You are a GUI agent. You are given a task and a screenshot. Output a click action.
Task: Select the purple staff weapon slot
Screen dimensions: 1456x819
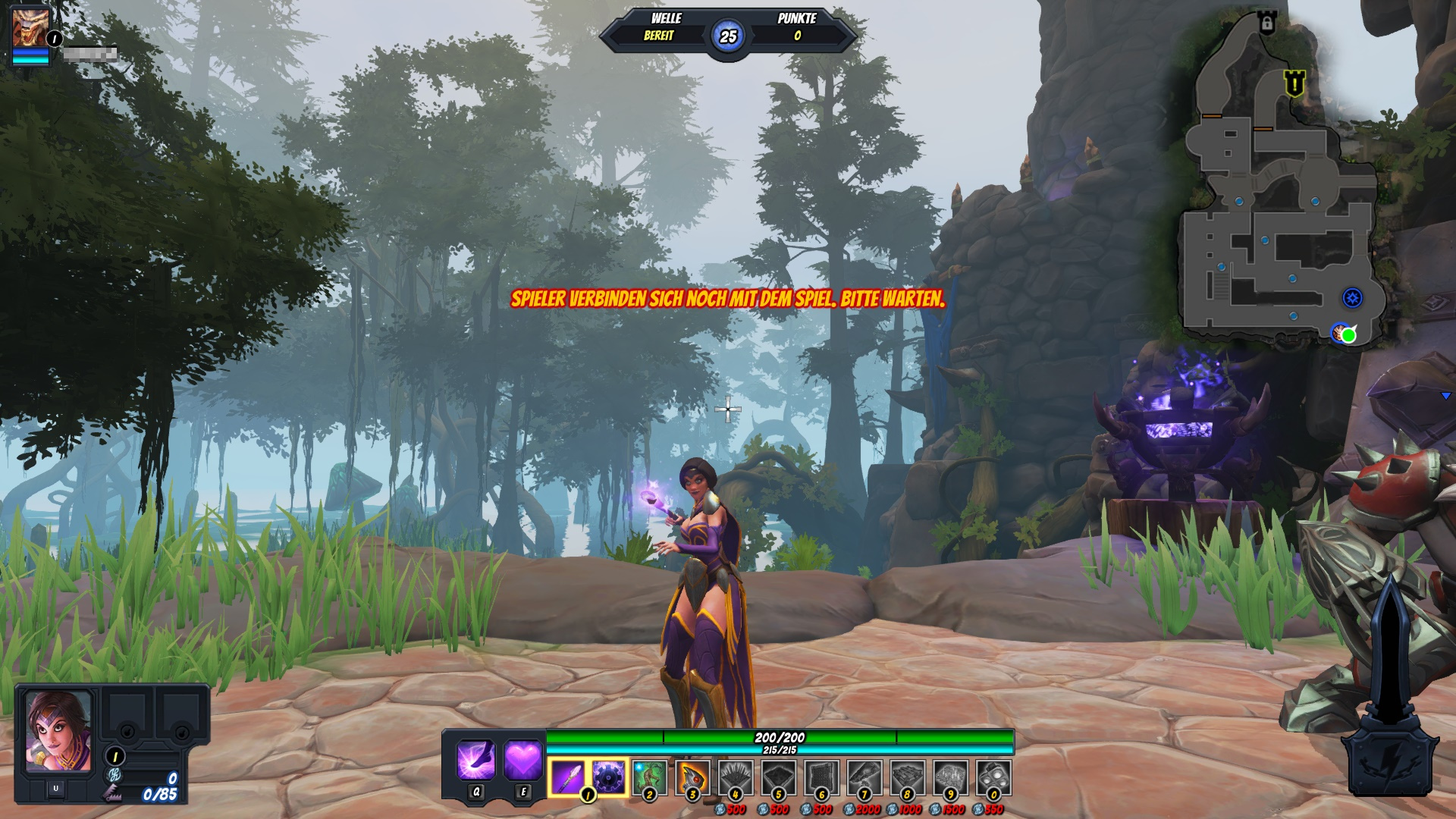[x=567, y=777]
